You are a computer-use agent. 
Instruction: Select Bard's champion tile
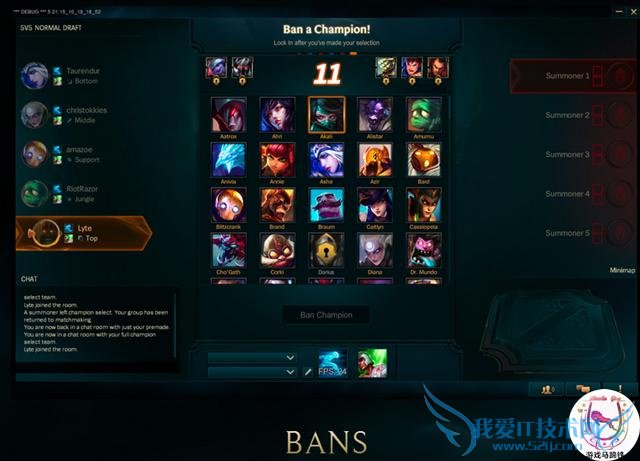click(x=424, y=160)
